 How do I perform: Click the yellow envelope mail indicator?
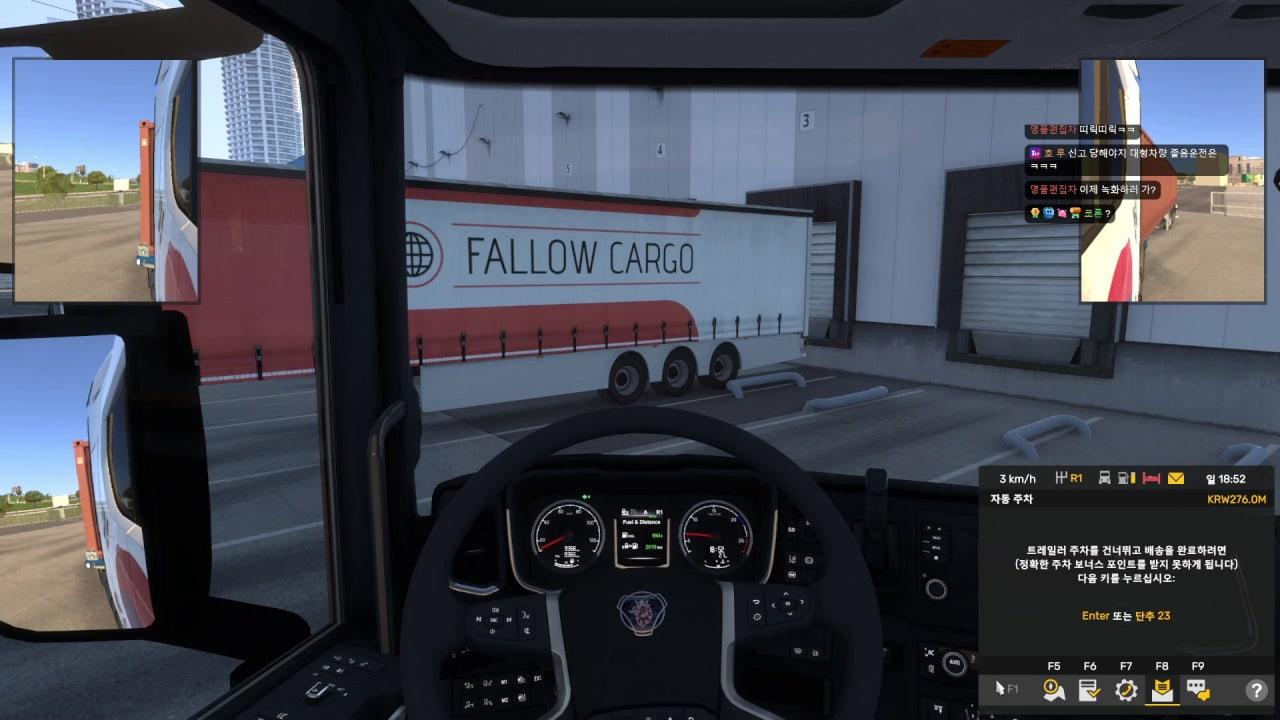(x=1176, y=478)
